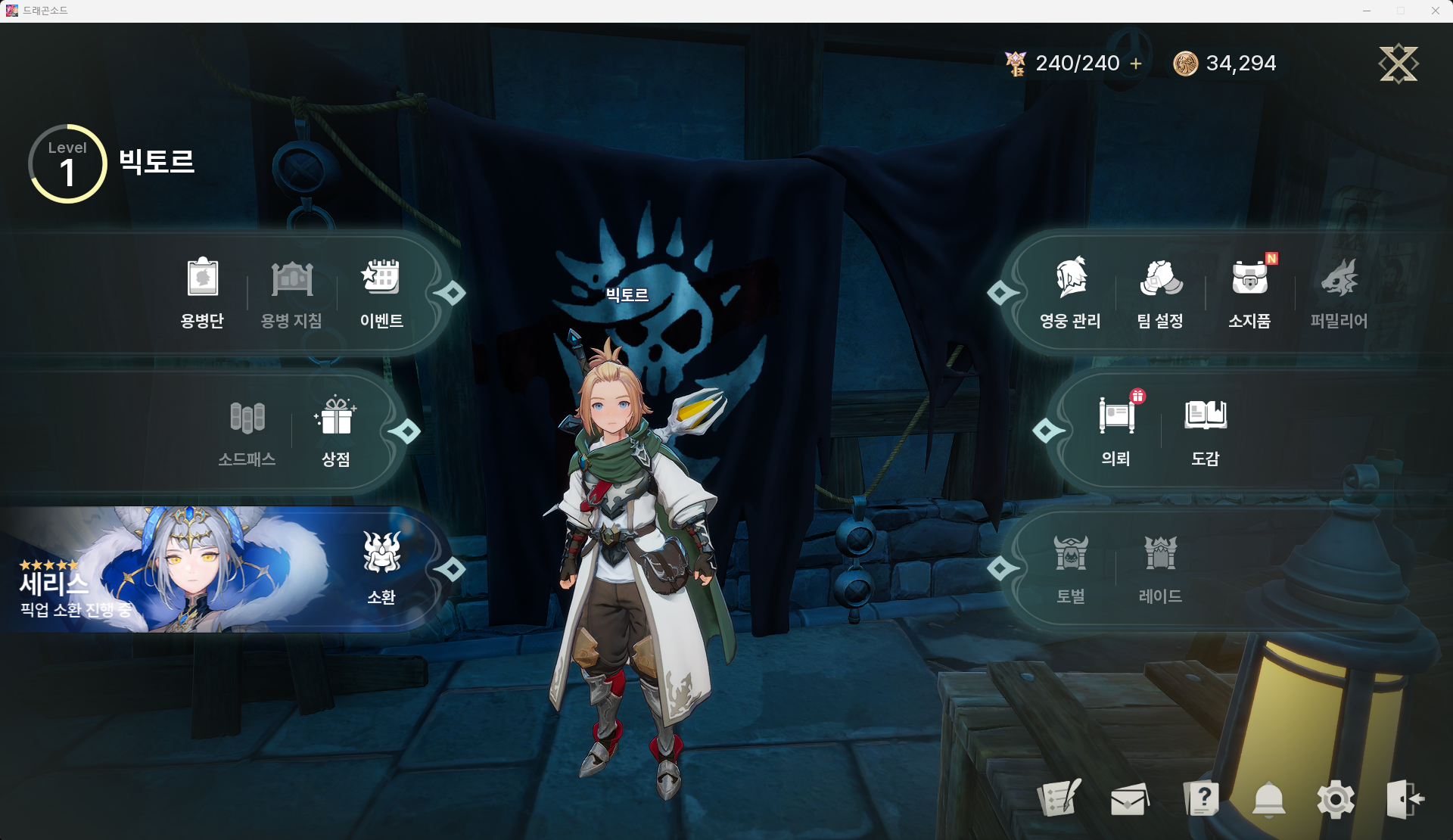Open the 소지품 inventory bag
Screen dimensions: 1453x840
[x=1249, y=293]
